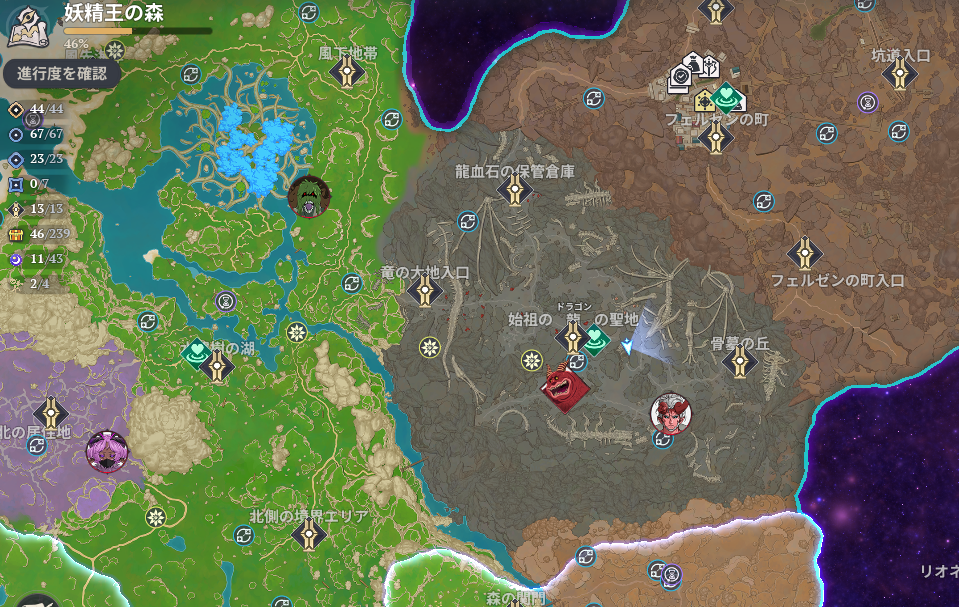Open the 進行度を確認 progress check button
This screenshot has height=607, width=959.
[x=61, y=73]
